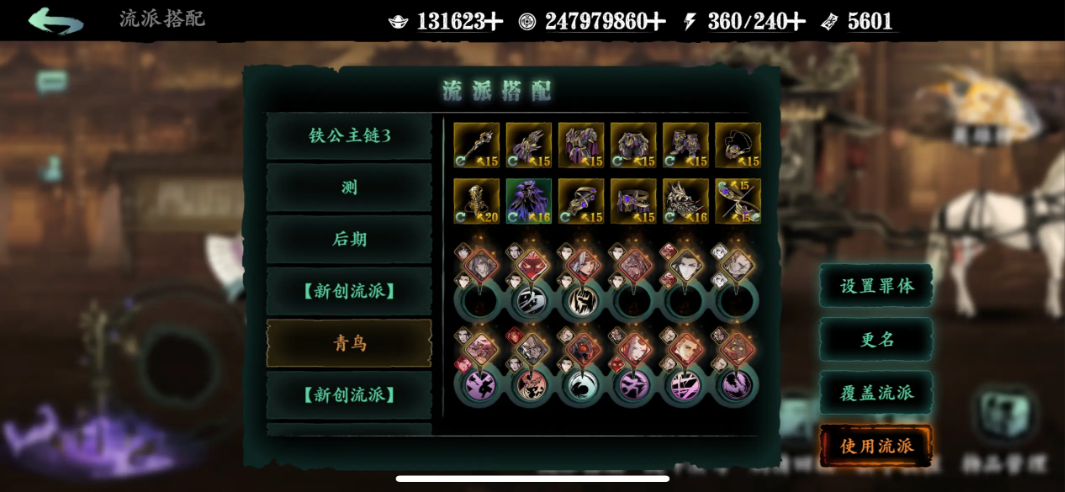
Task: Replenish stamina with the plus button
Action: pyautogui.click(x=798, y=22)
